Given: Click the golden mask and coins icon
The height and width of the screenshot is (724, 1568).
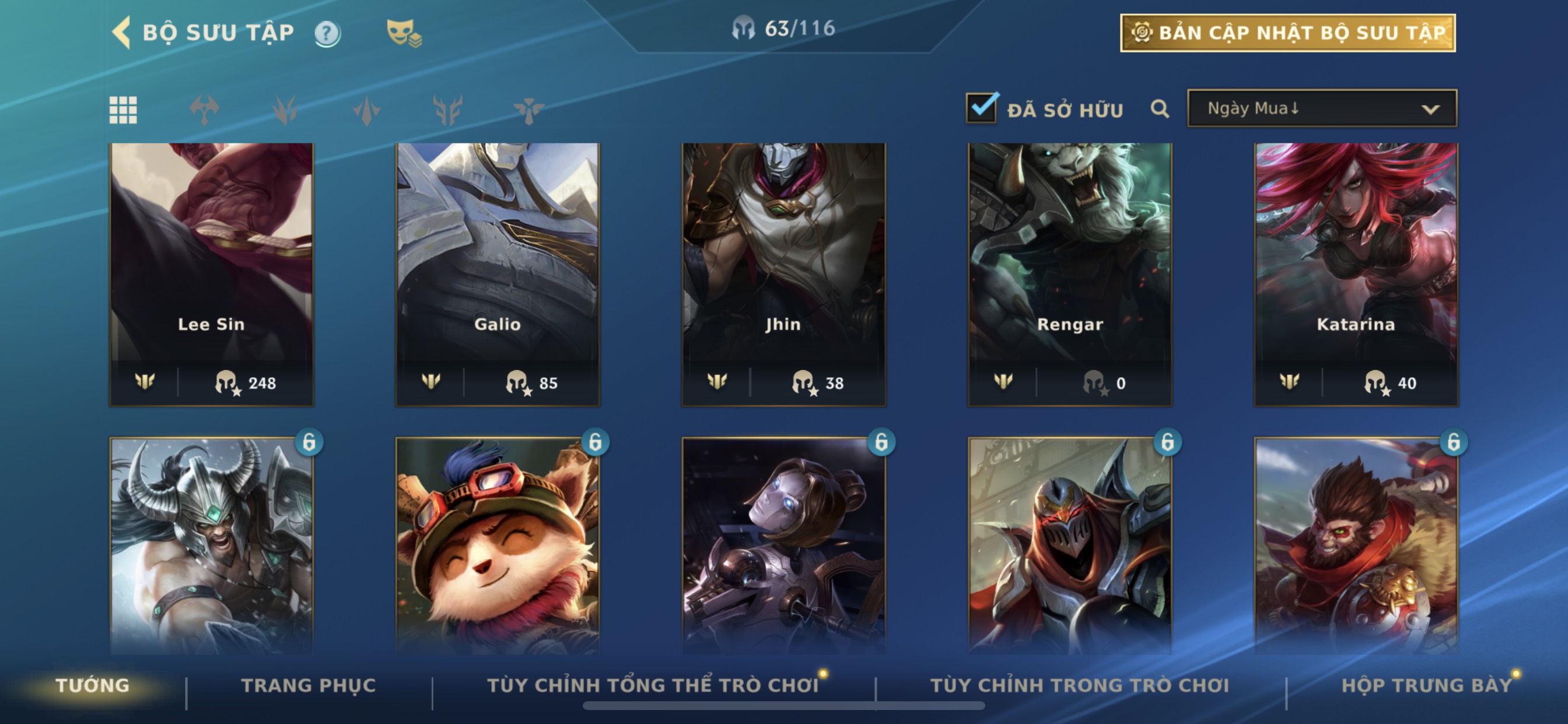Looking at the screenshot, I should click(x=404, y=33).
